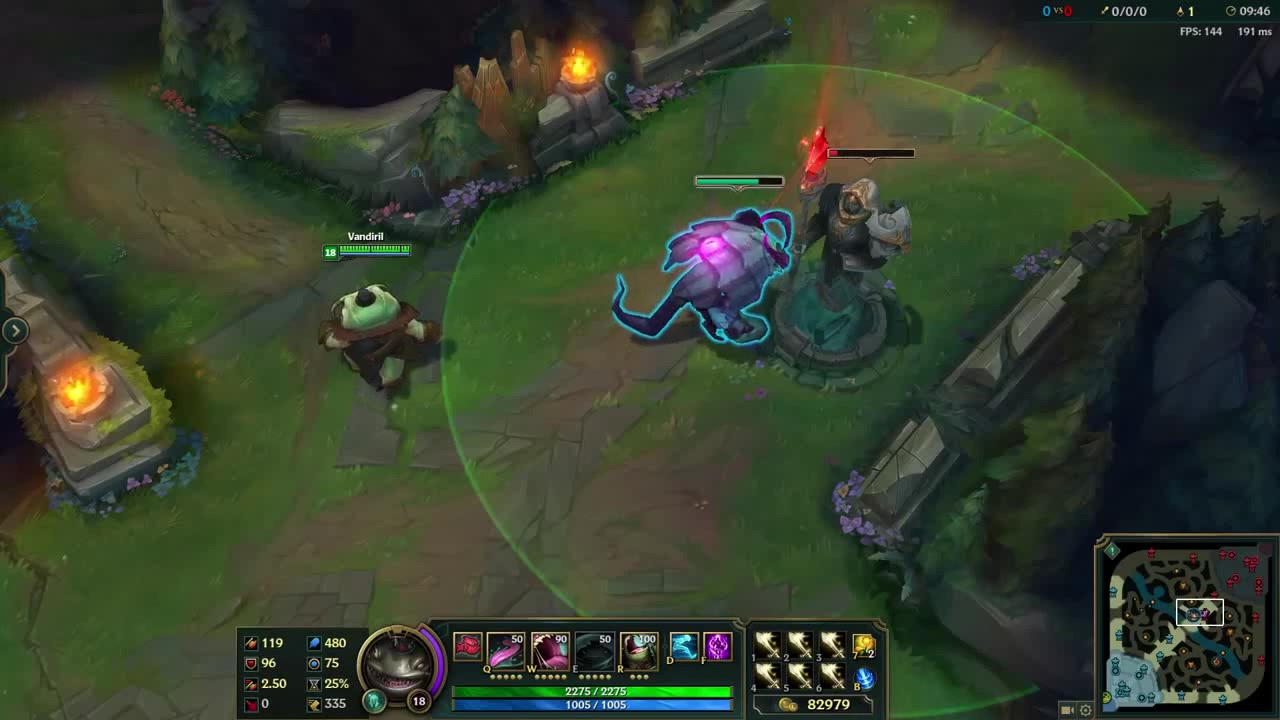Viewport: 1280px width, 720px height.
Task: Use the Scryer's Bloom trinket in slot 7
Action: click(863, 646)
